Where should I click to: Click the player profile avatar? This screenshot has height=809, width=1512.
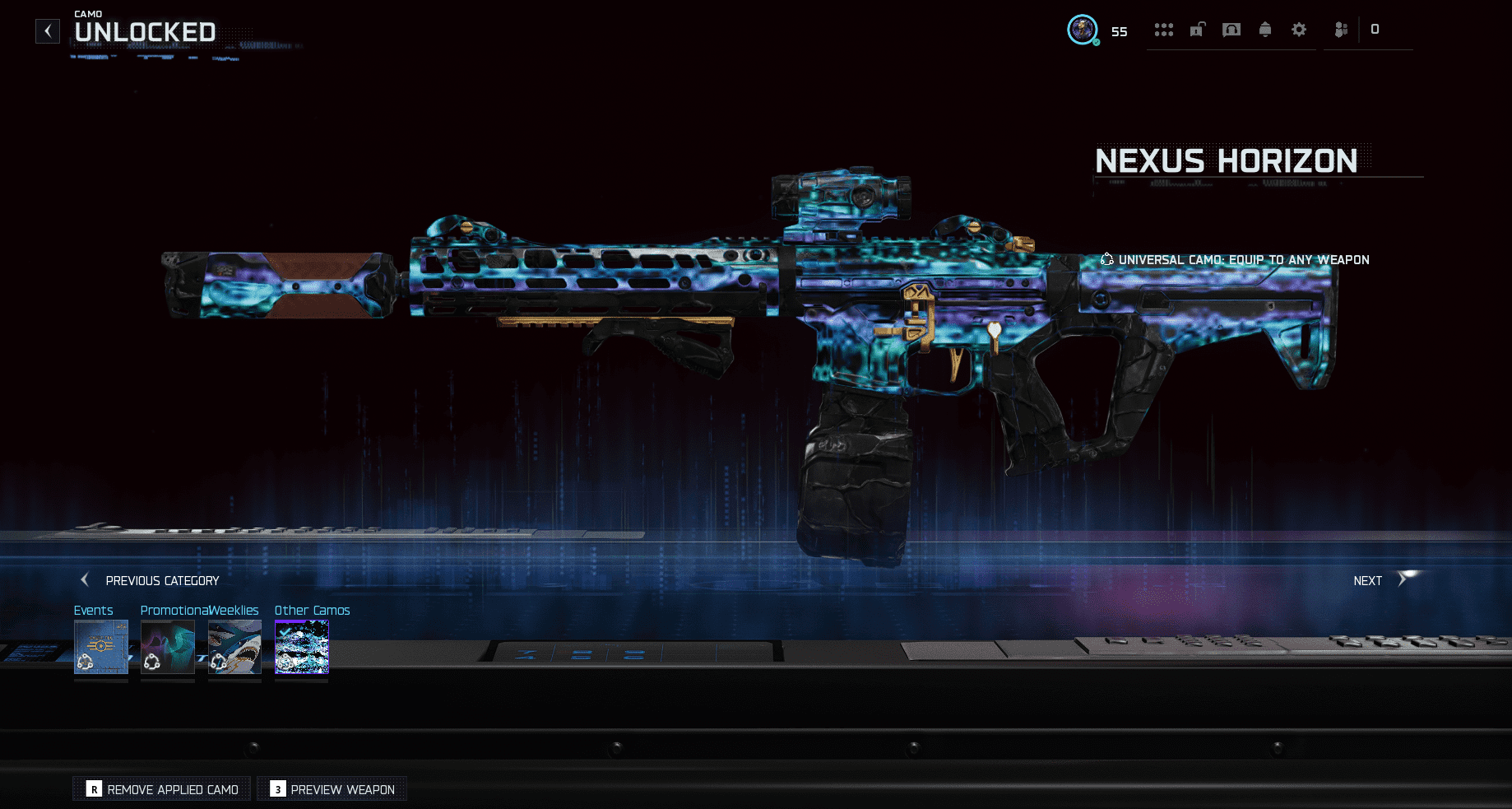point(1082,31)
